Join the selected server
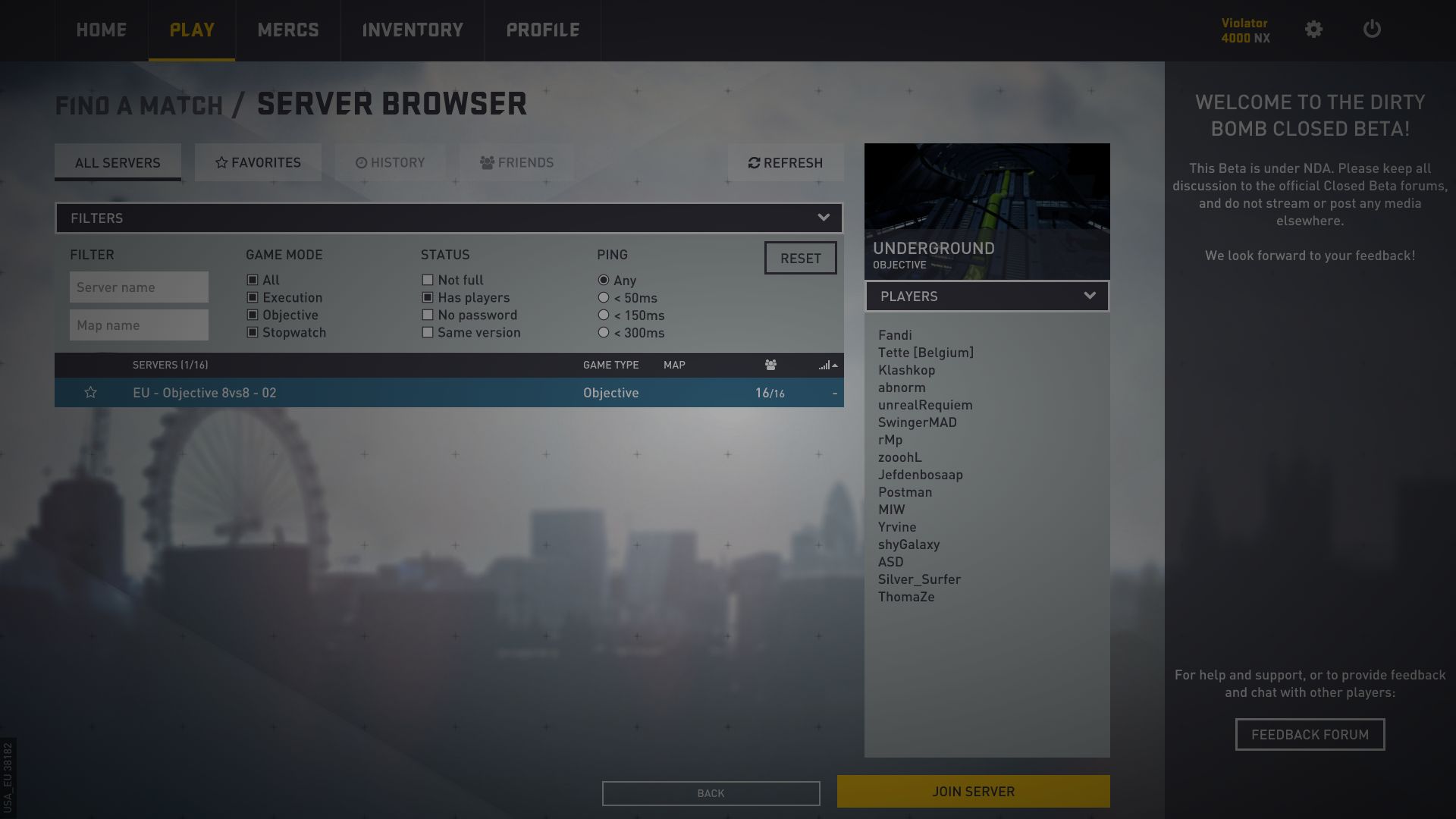Viewport: 1456px width, 819px height. pyautogui.click(x=973, y=791)
